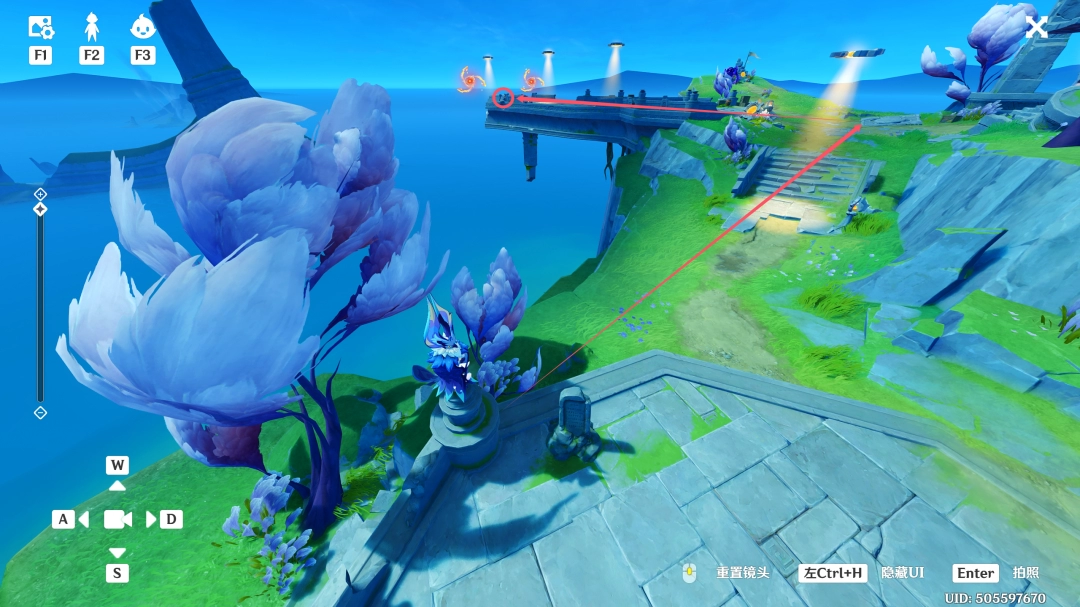Click the bottom end of the zoom slider
This screenshot has height=607, width=1080.
pos(40,412)
